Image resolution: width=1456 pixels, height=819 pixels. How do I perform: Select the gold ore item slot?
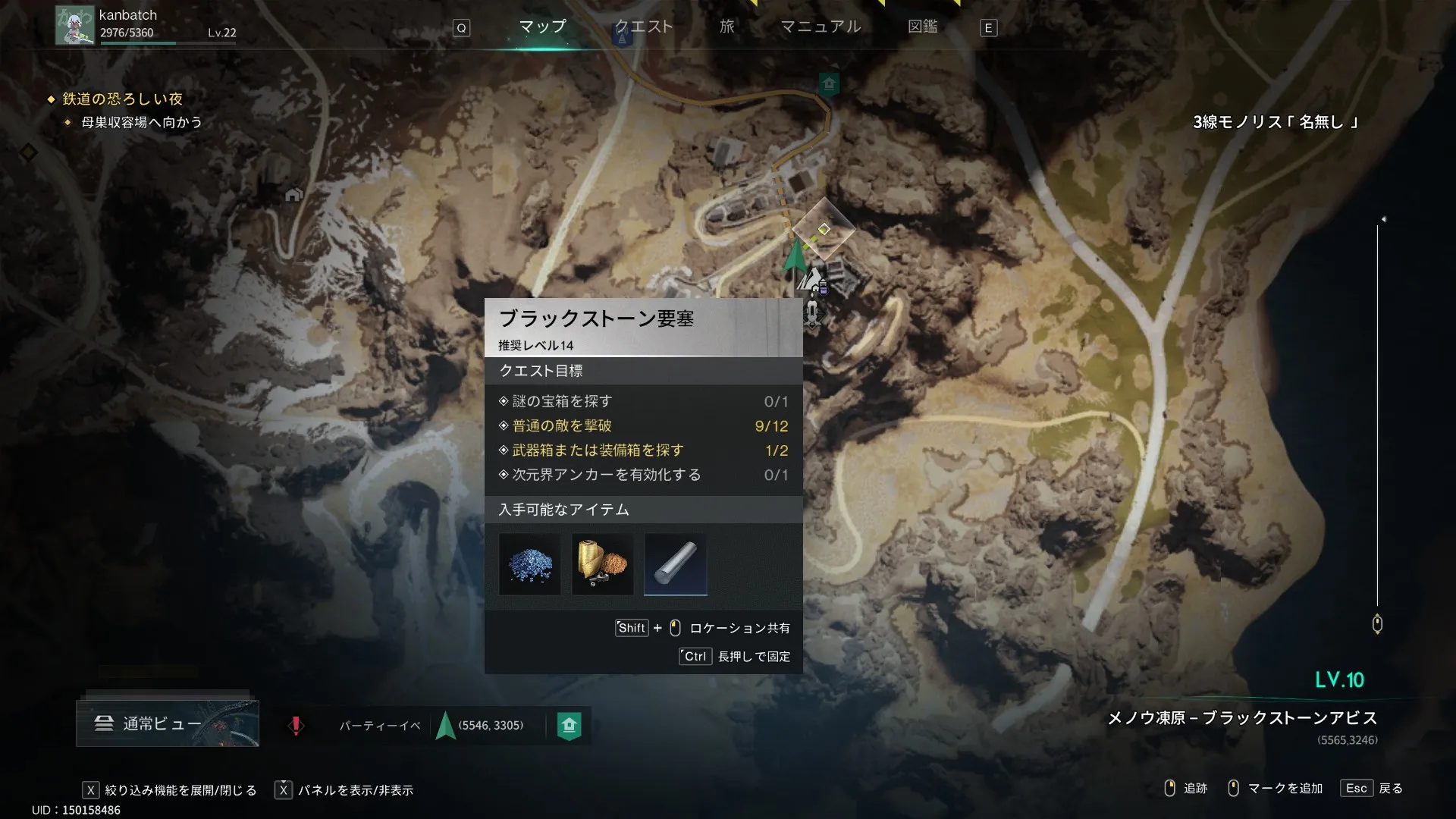point(603,565)
